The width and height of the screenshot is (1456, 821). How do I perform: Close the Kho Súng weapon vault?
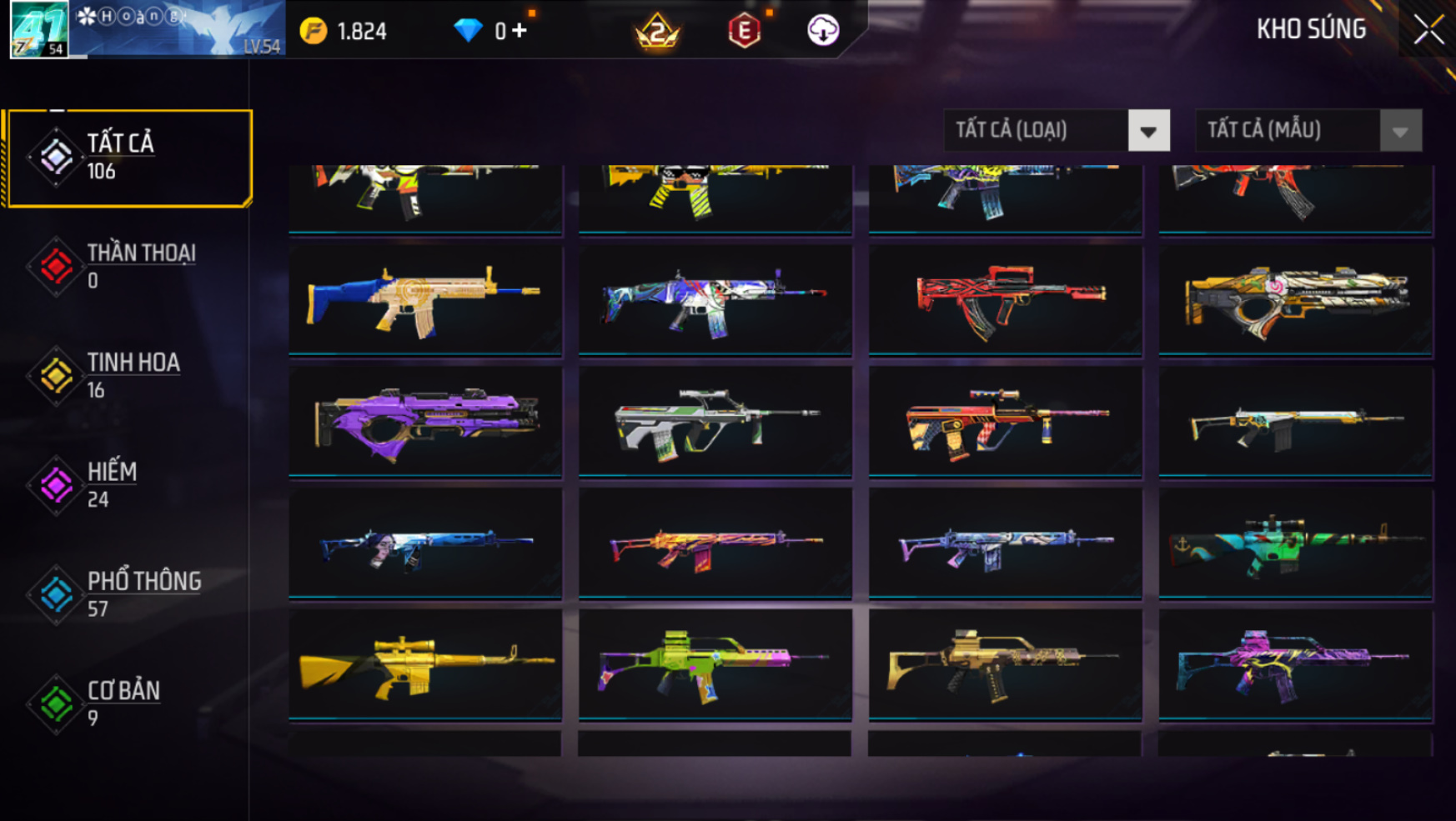1428,30
